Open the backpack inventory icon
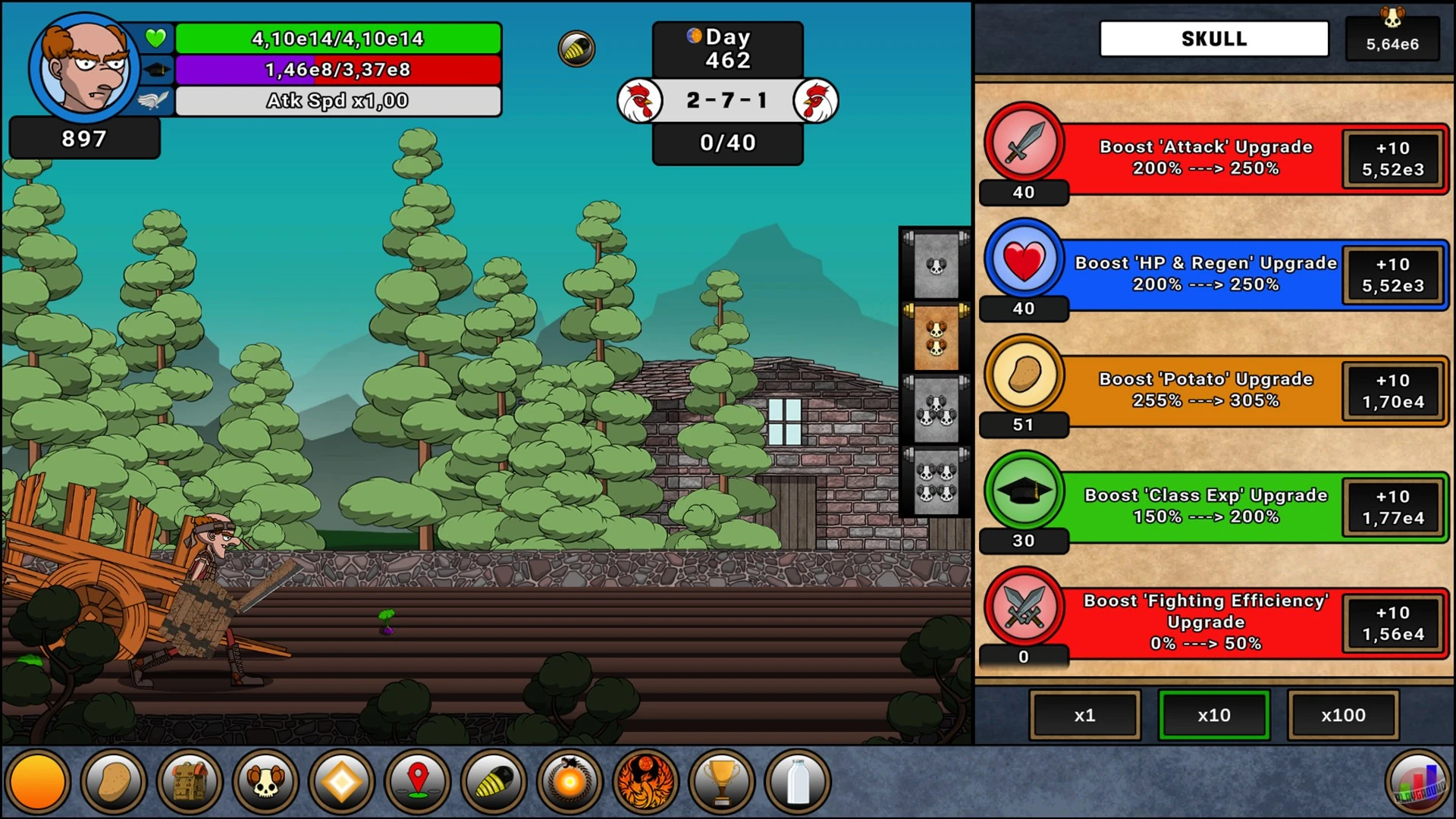This screenshot has width=1456, height=819. tap(189, 781)
